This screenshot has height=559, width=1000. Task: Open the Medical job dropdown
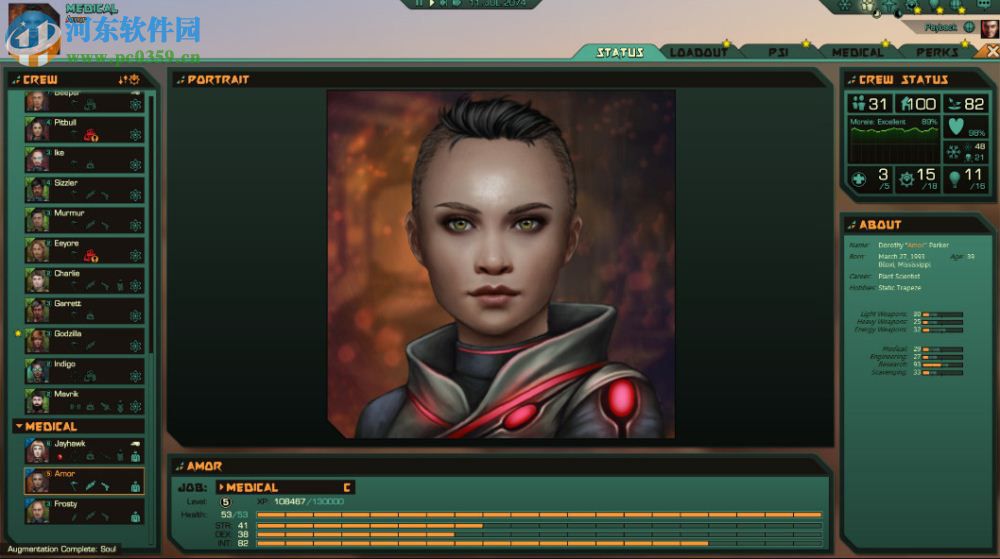(285, 488)
